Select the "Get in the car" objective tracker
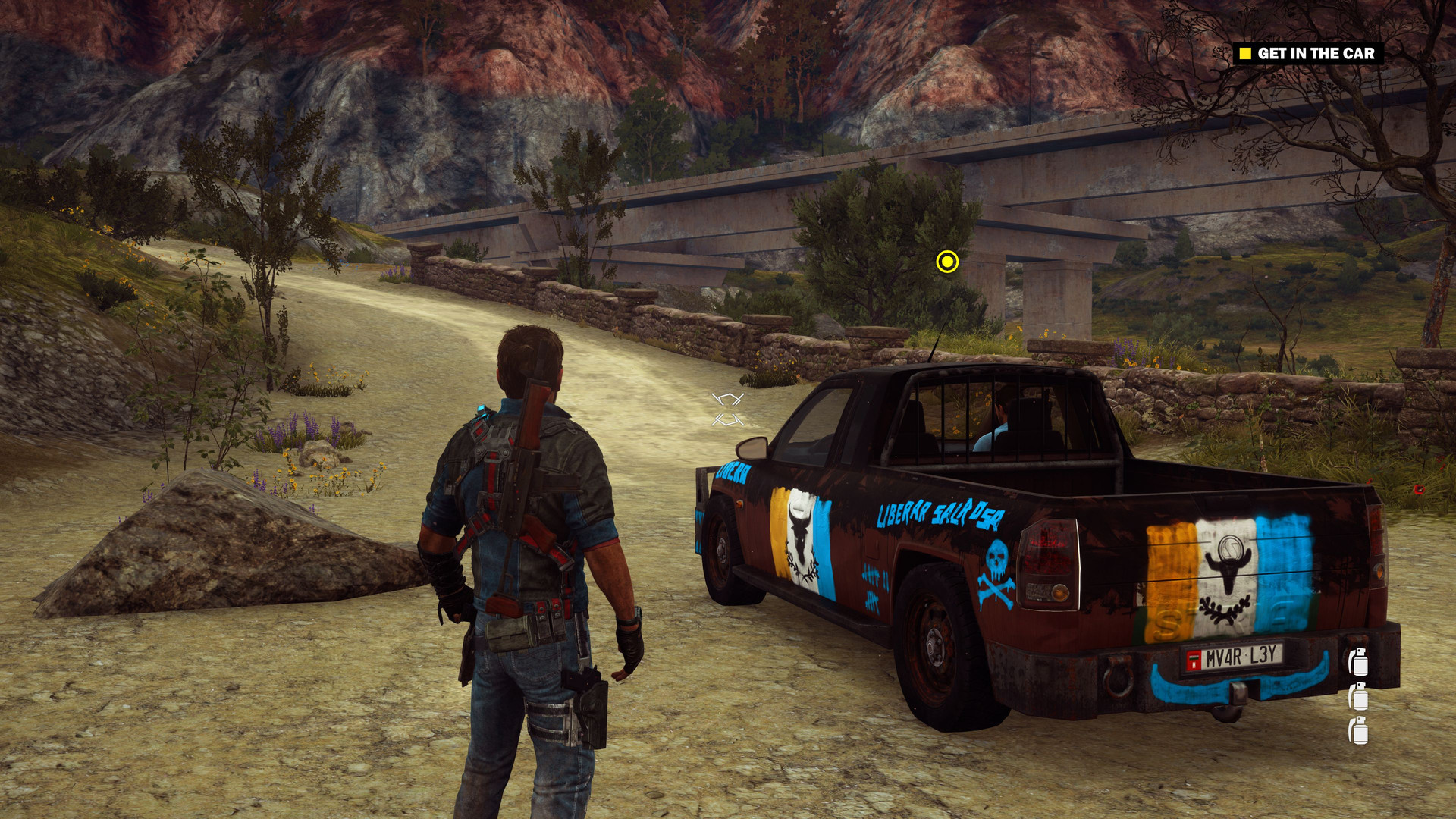The width and height of the screenshot is (1456, 819). [x=1307, y=53]
